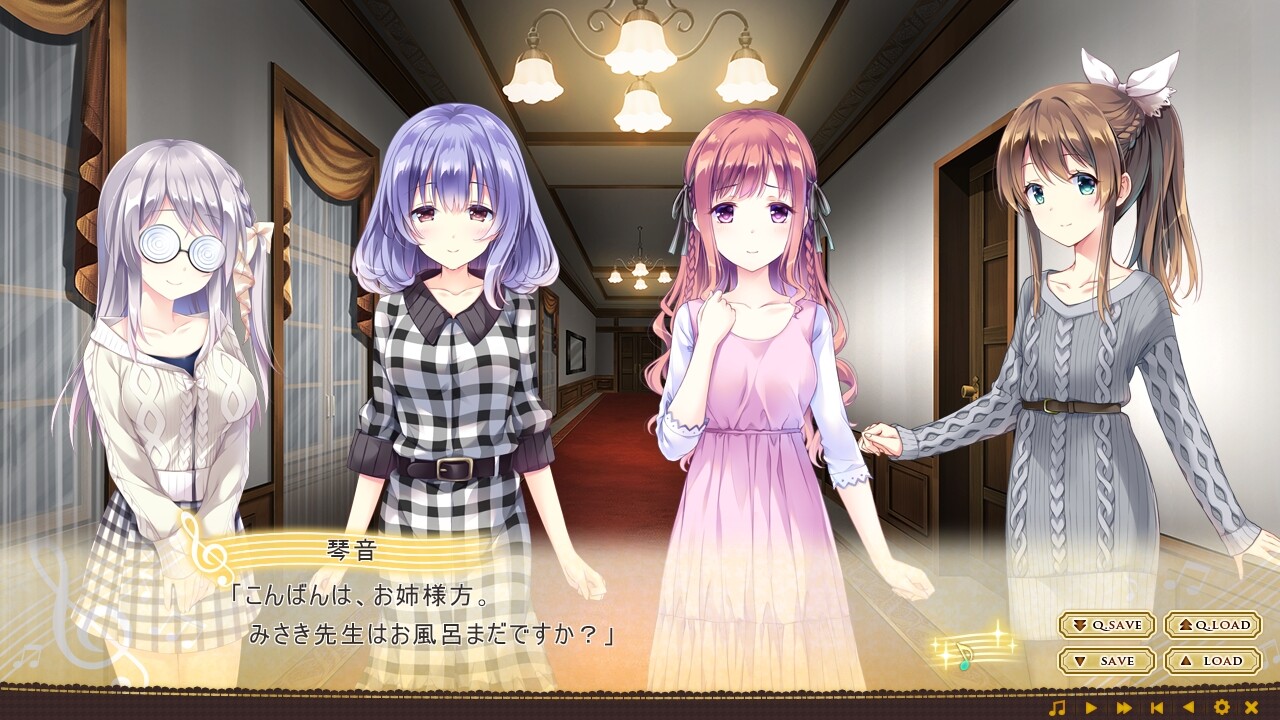
Task: Click the X quit icon in the toolbar
Action: pos(1253,707)
